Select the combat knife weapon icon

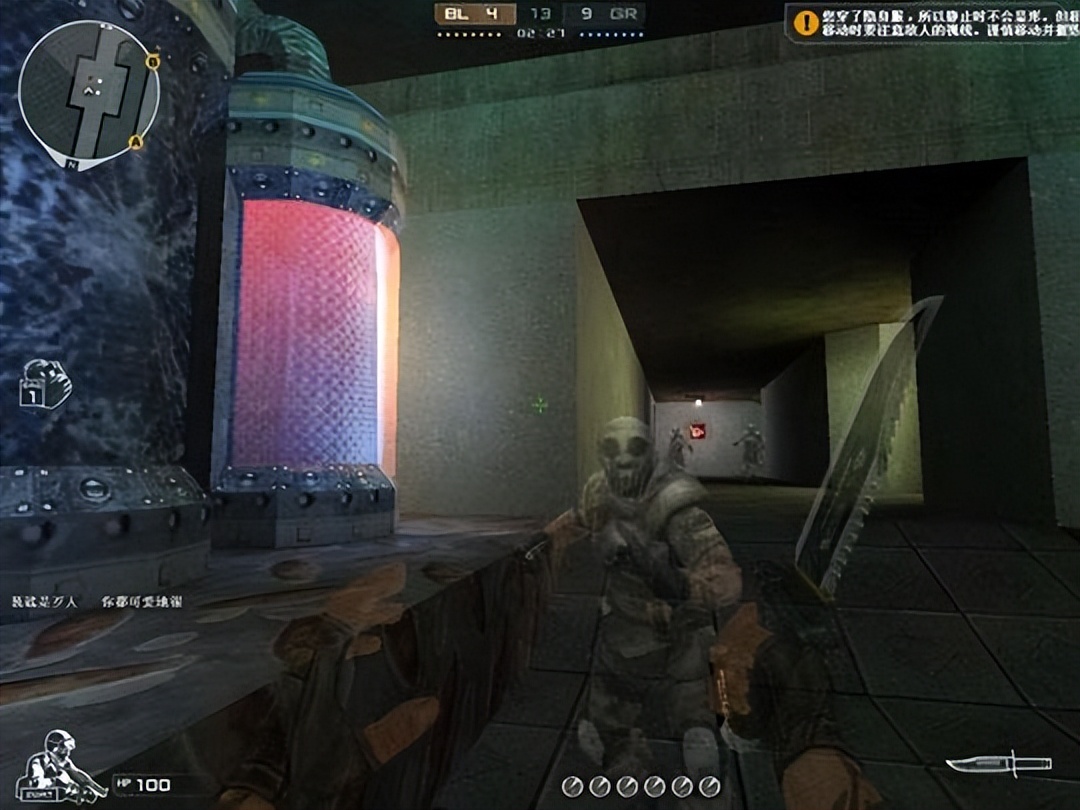[x=997, y=765]
